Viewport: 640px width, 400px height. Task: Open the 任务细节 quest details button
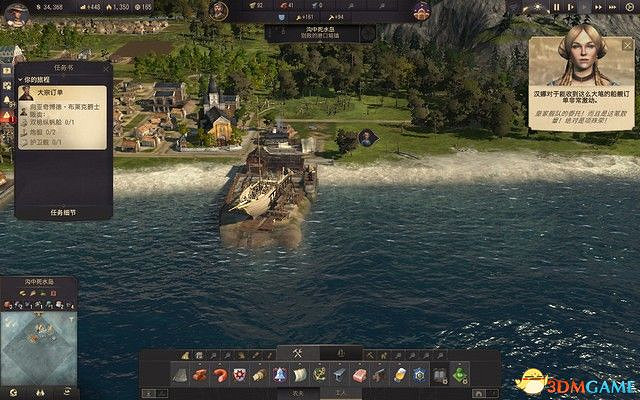point(63,212)
